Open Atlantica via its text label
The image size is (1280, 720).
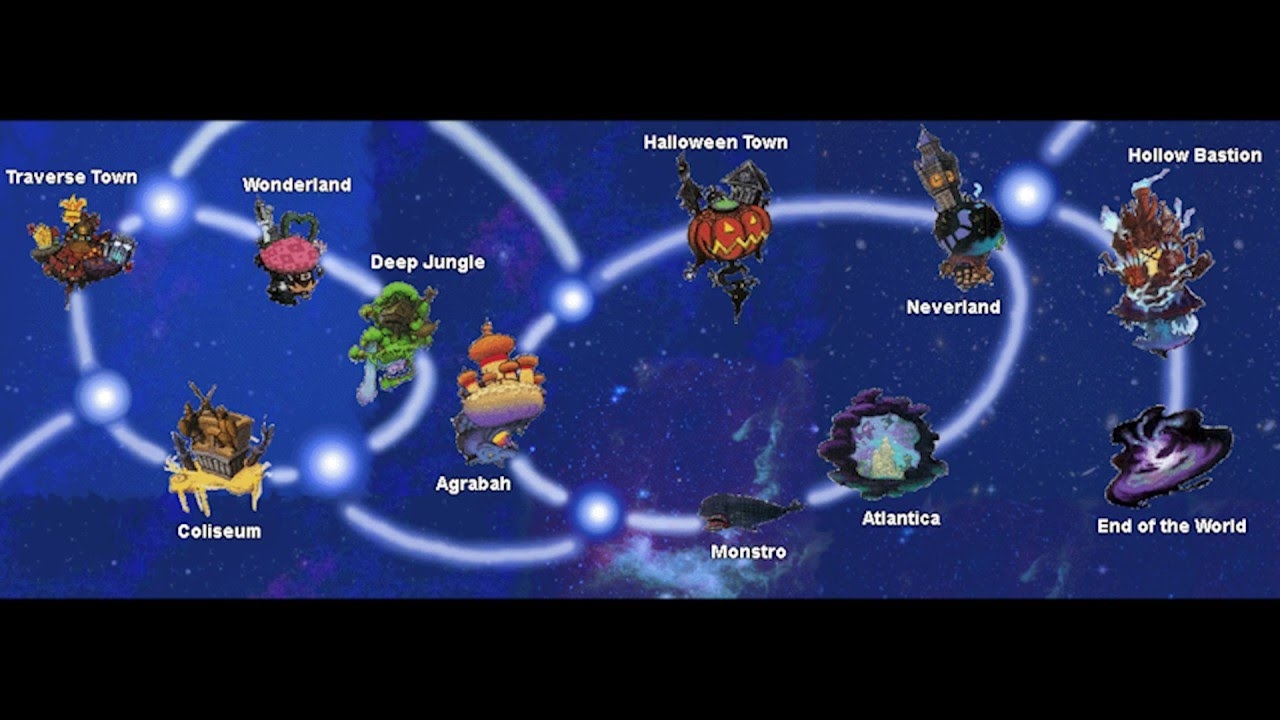[x=900, y=519]
